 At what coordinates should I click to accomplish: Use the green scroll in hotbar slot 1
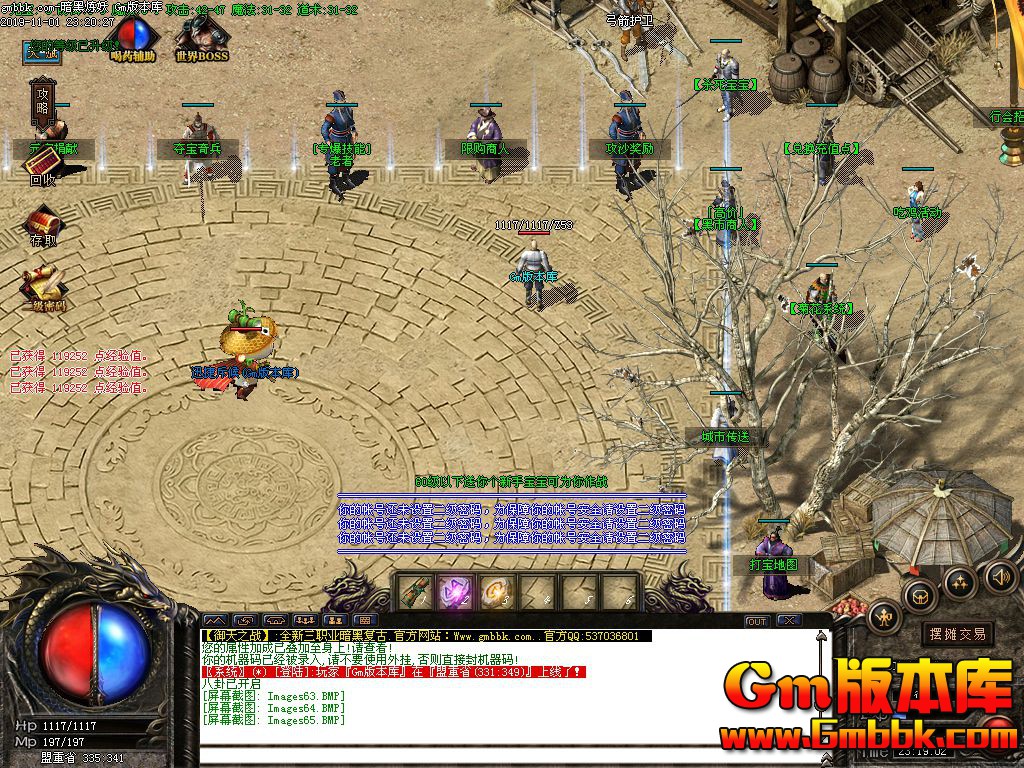(413, 593)
